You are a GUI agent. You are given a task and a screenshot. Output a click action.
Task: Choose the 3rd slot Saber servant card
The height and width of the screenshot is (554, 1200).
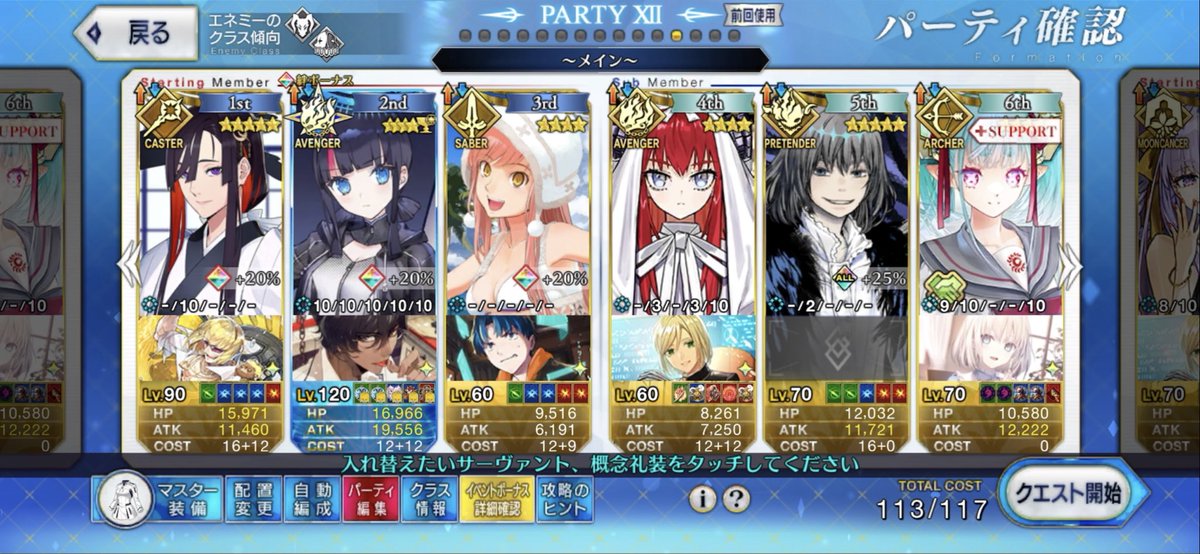tap(517, 210)
